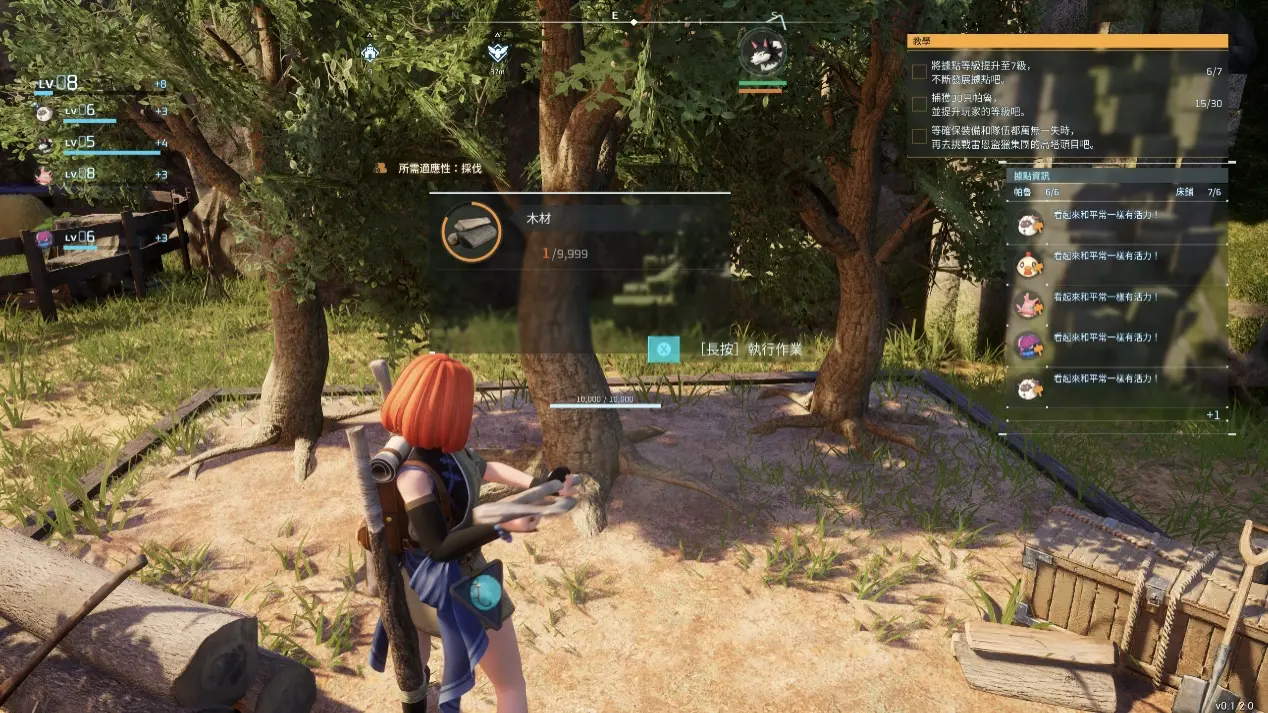
Task: Click the base castle marker on the compass
Action: point(371,54)
